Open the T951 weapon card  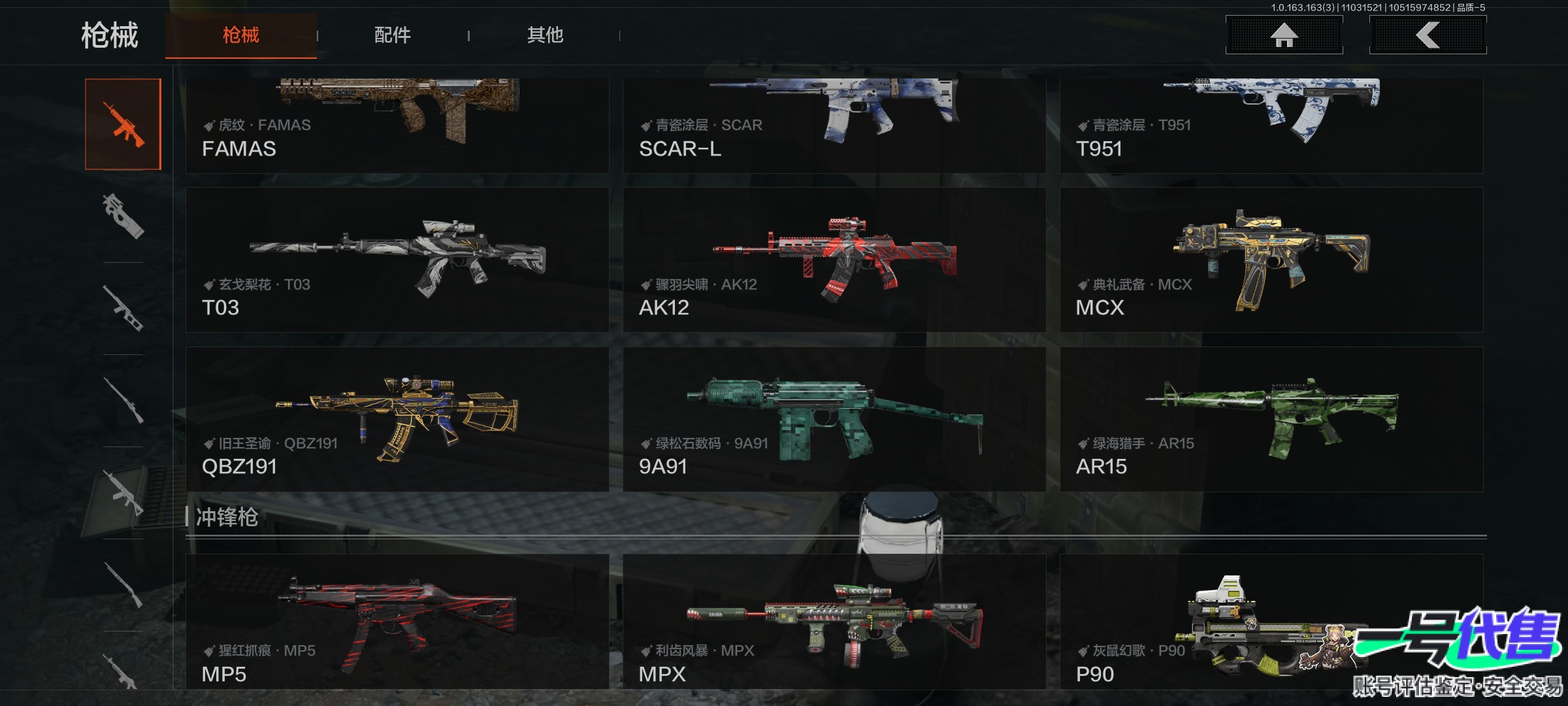[x=1271, y=126]
